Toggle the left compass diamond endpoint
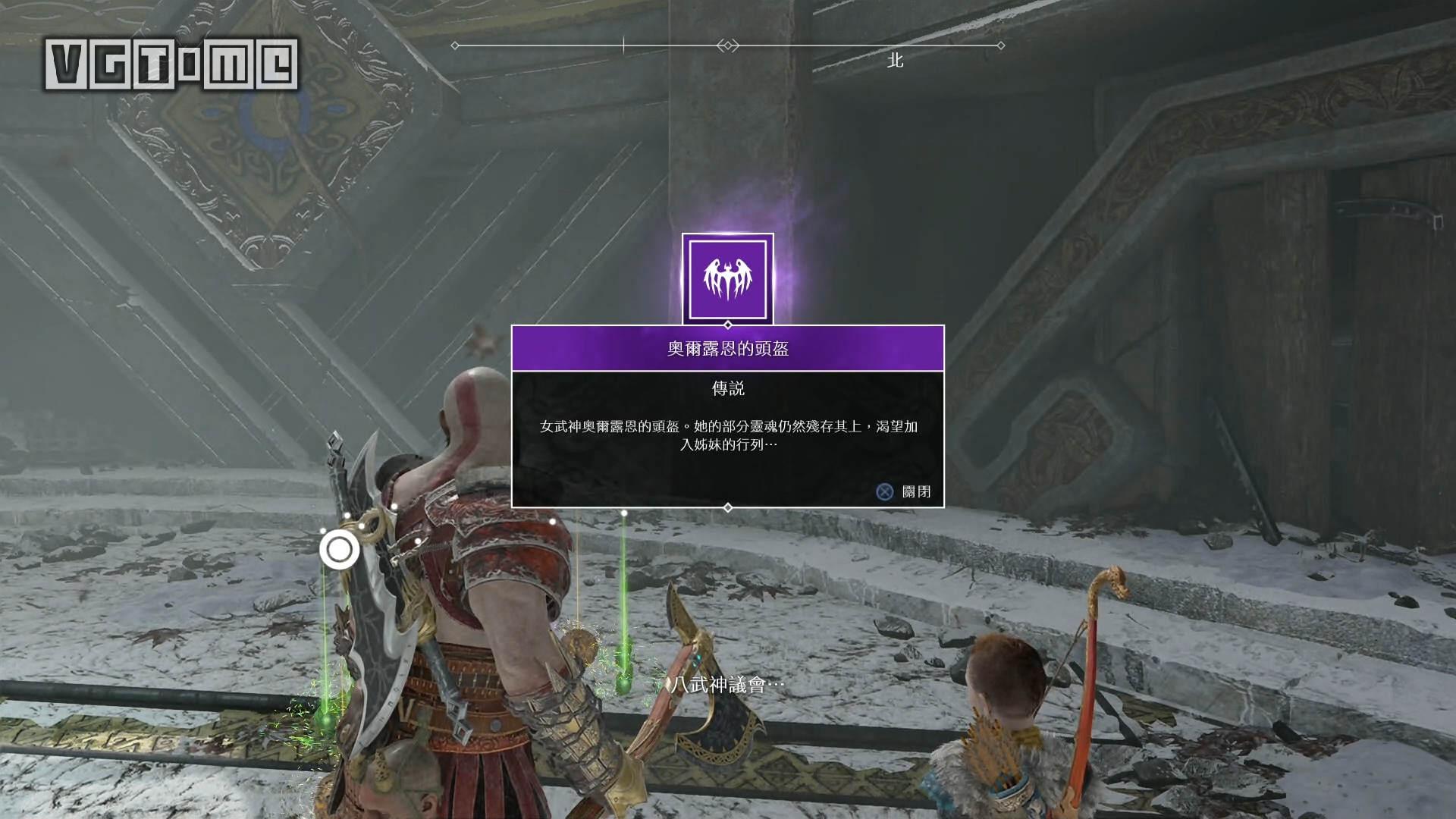1456x819 pixels. pos(455,44)
